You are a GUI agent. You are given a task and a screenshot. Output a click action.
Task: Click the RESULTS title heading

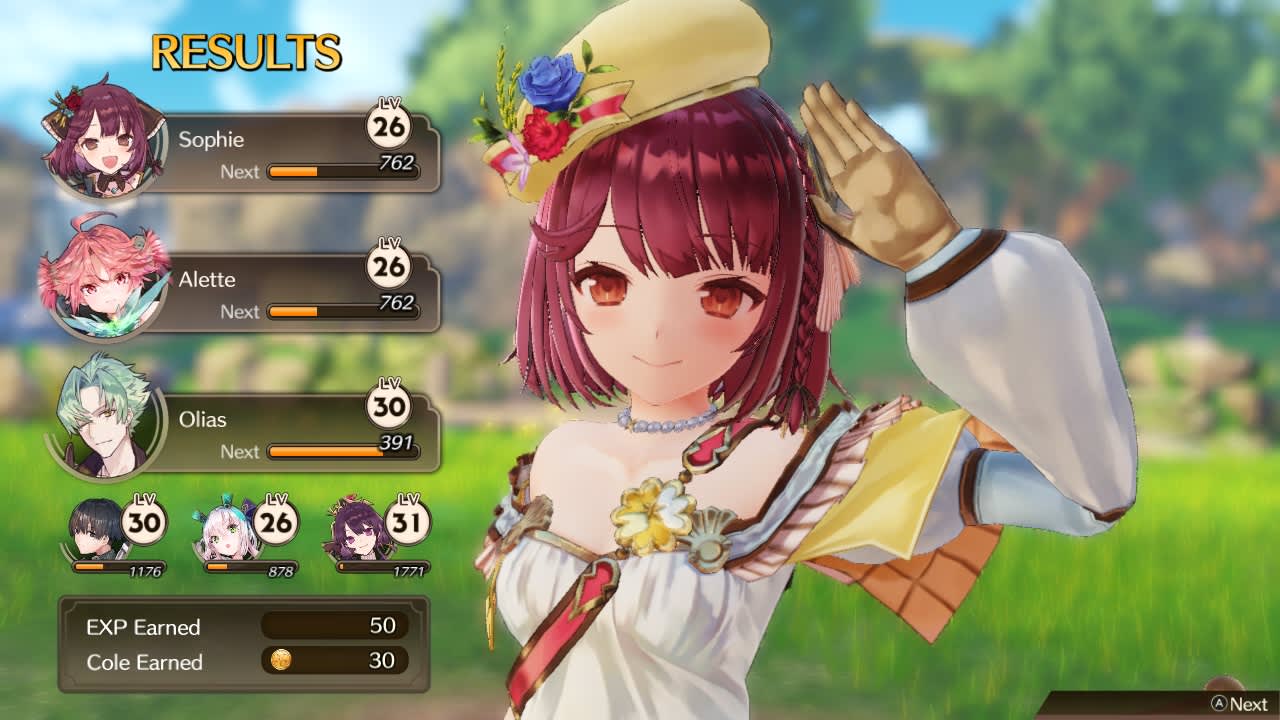[x=245, y=50]
